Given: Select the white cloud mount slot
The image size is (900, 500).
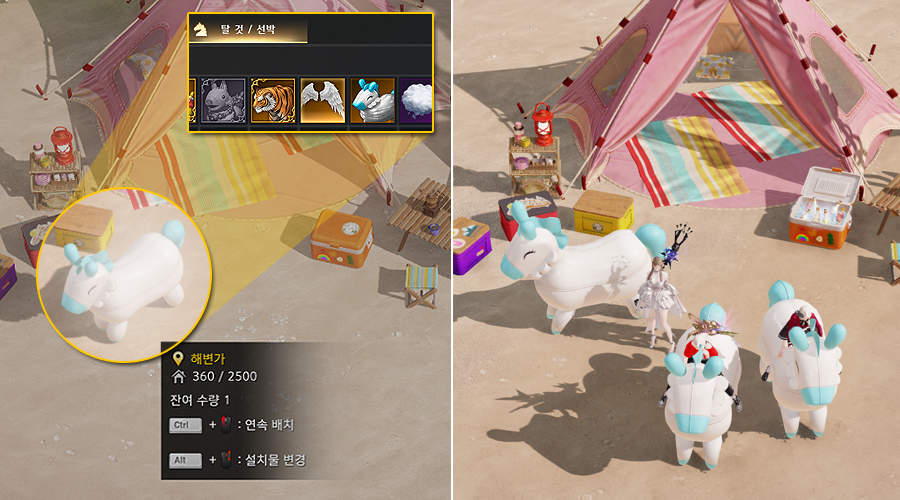Looking at the screenshot, I should pos(416,101).
